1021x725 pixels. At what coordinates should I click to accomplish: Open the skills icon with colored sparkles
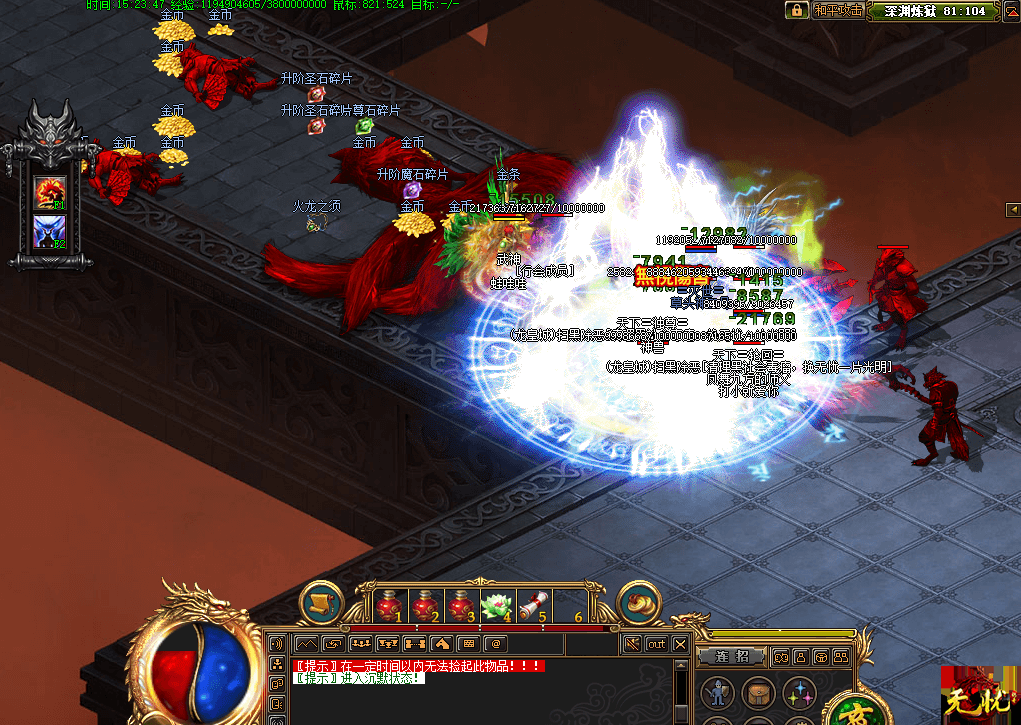798,692
